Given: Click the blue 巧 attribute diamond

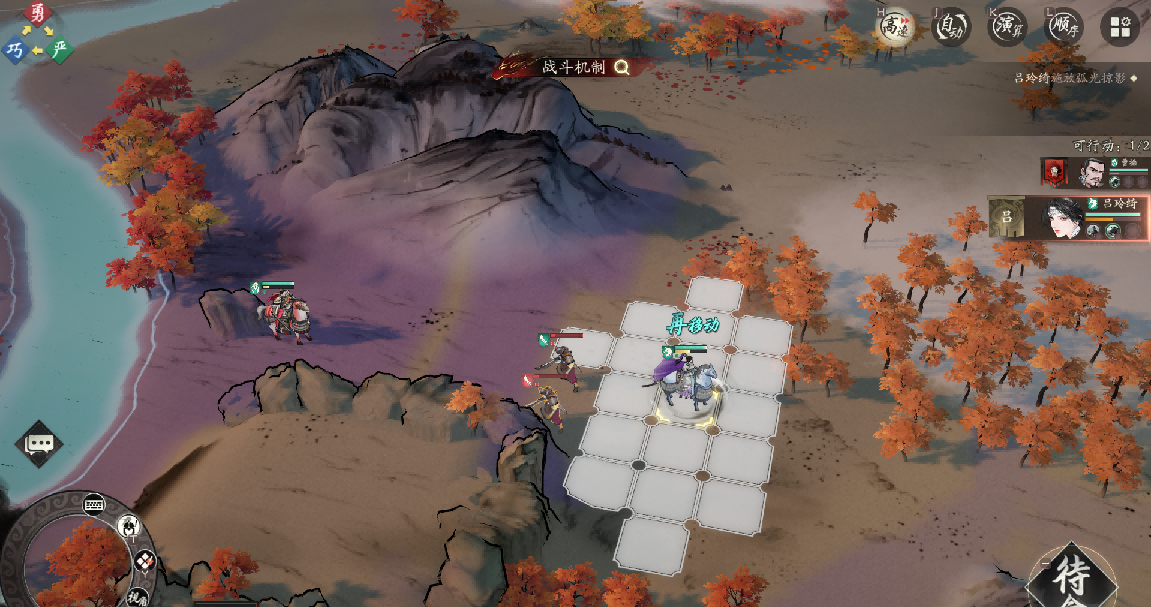Looking at the screenshot, I should (x=15, y=49).
